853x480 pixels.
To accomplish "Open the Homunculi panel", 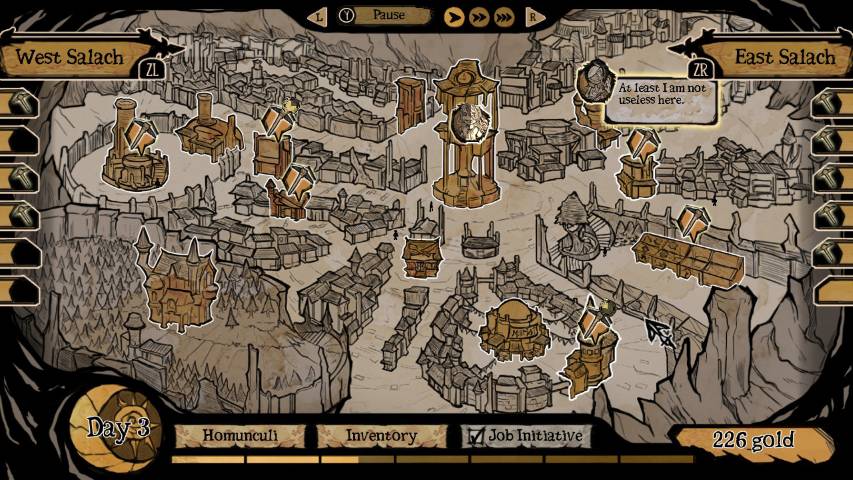I will coord(240,436).
